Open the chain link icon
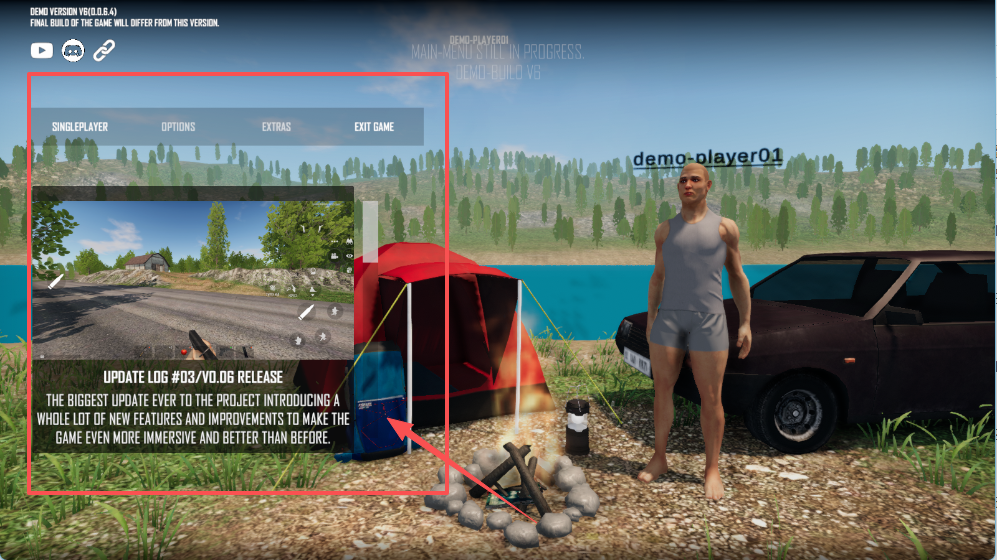The width and height of the screenshot is (997, 560). click(104, 50)
